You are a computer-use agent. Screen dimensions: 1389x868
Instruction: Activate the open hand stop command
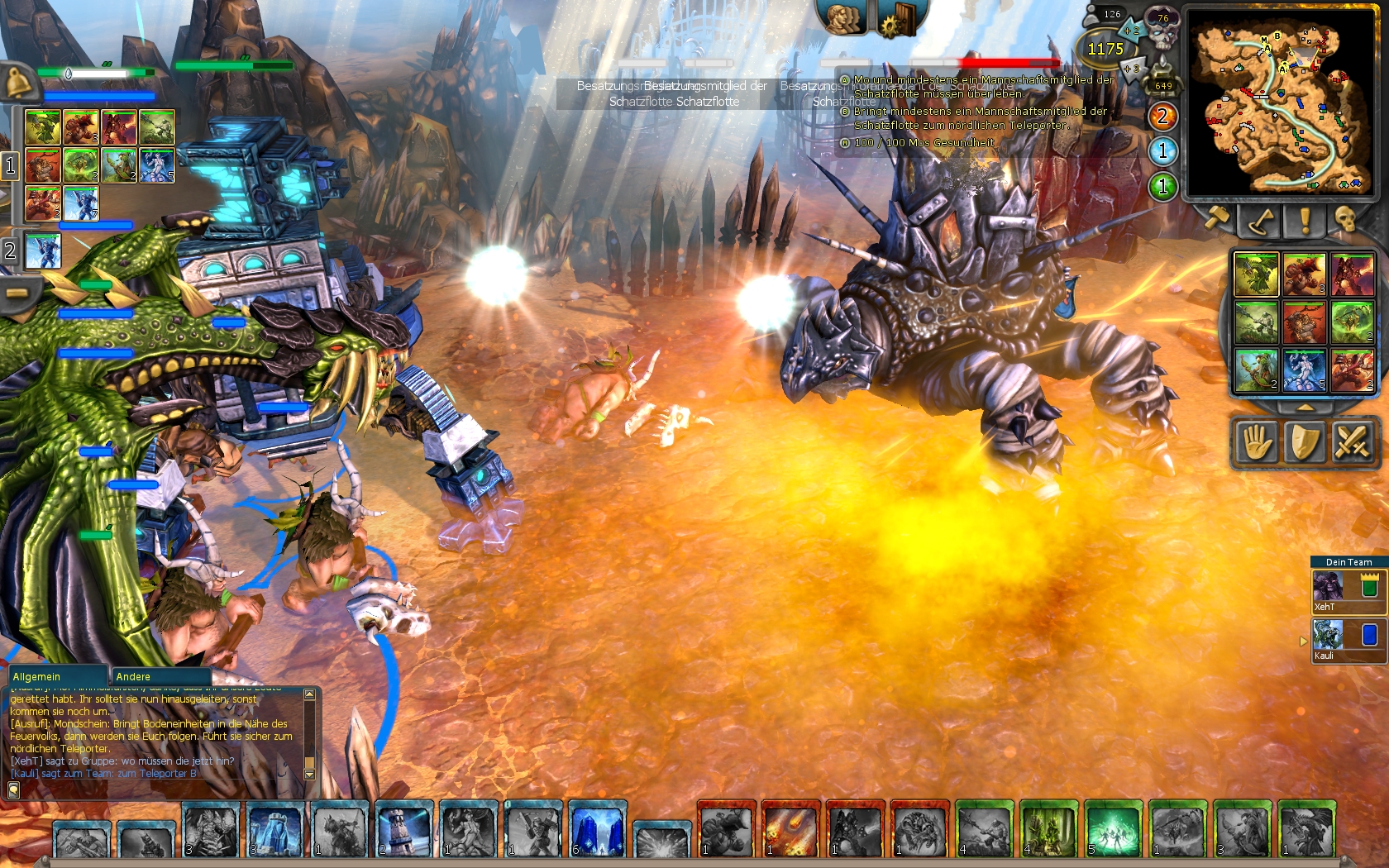(1257, 442)
